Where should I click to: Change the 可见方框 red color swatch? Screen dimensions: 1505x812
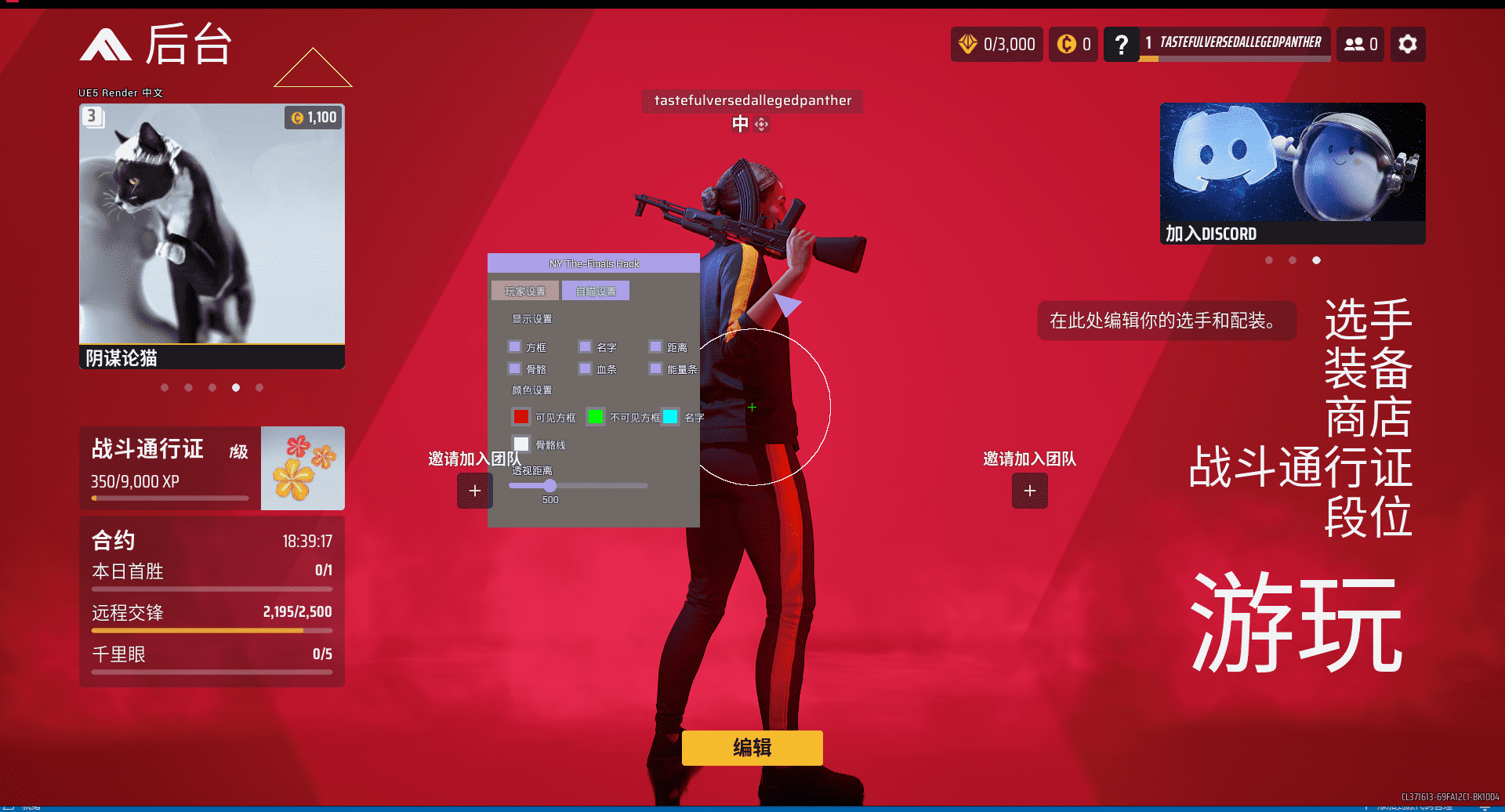point(521,416)
